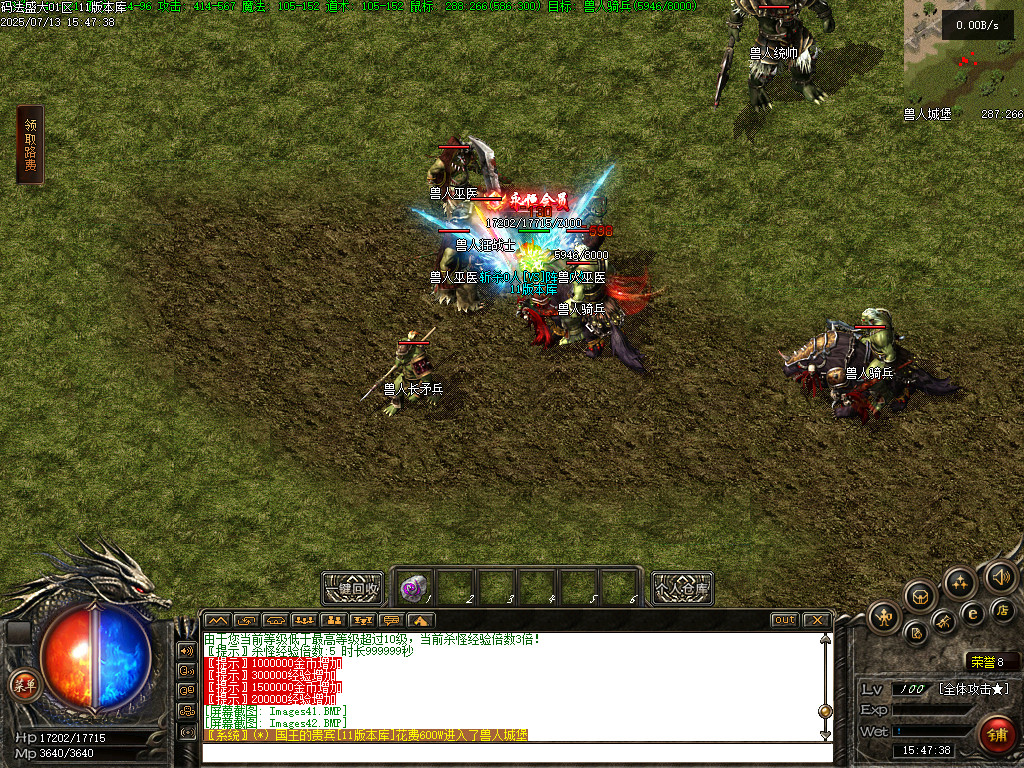The image size is (1024, 768).
Task: Toggle the small speaker chat channel button
Action: pyautogui.click(x=186, y=649)
